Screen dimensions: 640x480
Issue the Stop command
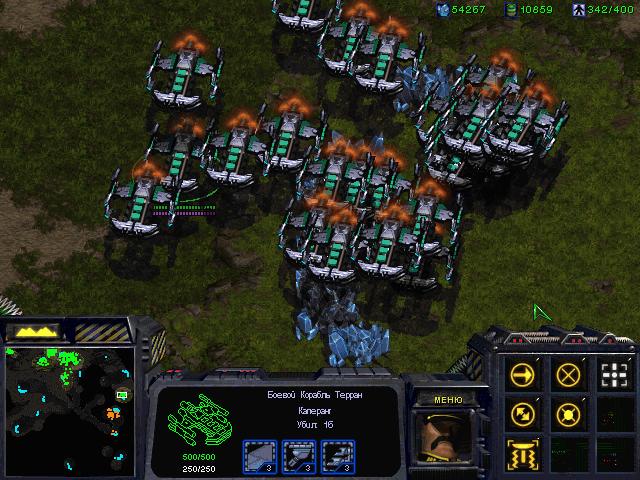tap(569, 375)
